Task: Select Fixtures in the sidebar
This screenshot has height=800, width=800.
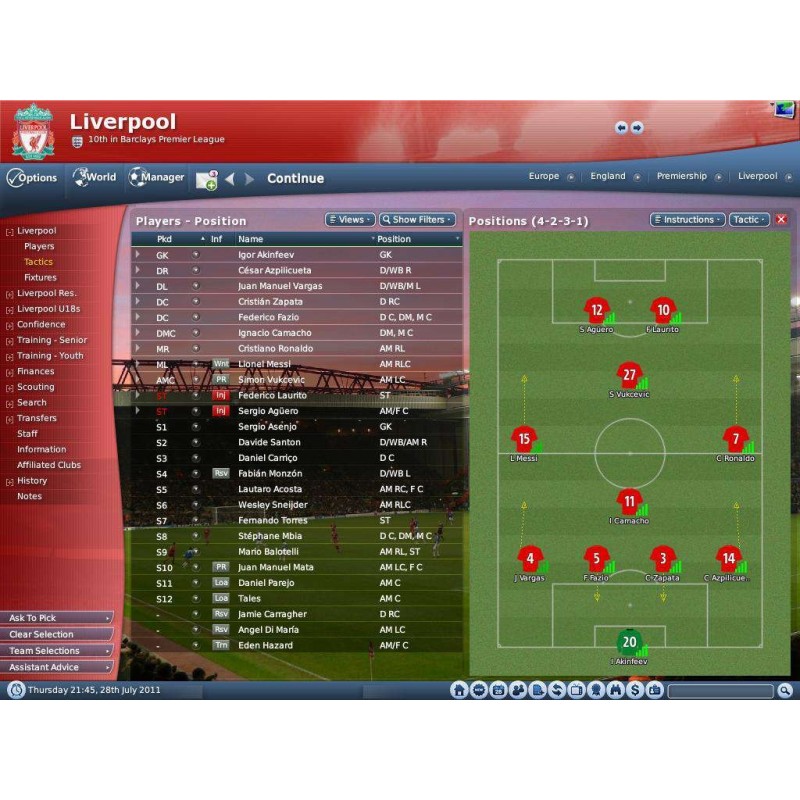Action: click(40, 278)
